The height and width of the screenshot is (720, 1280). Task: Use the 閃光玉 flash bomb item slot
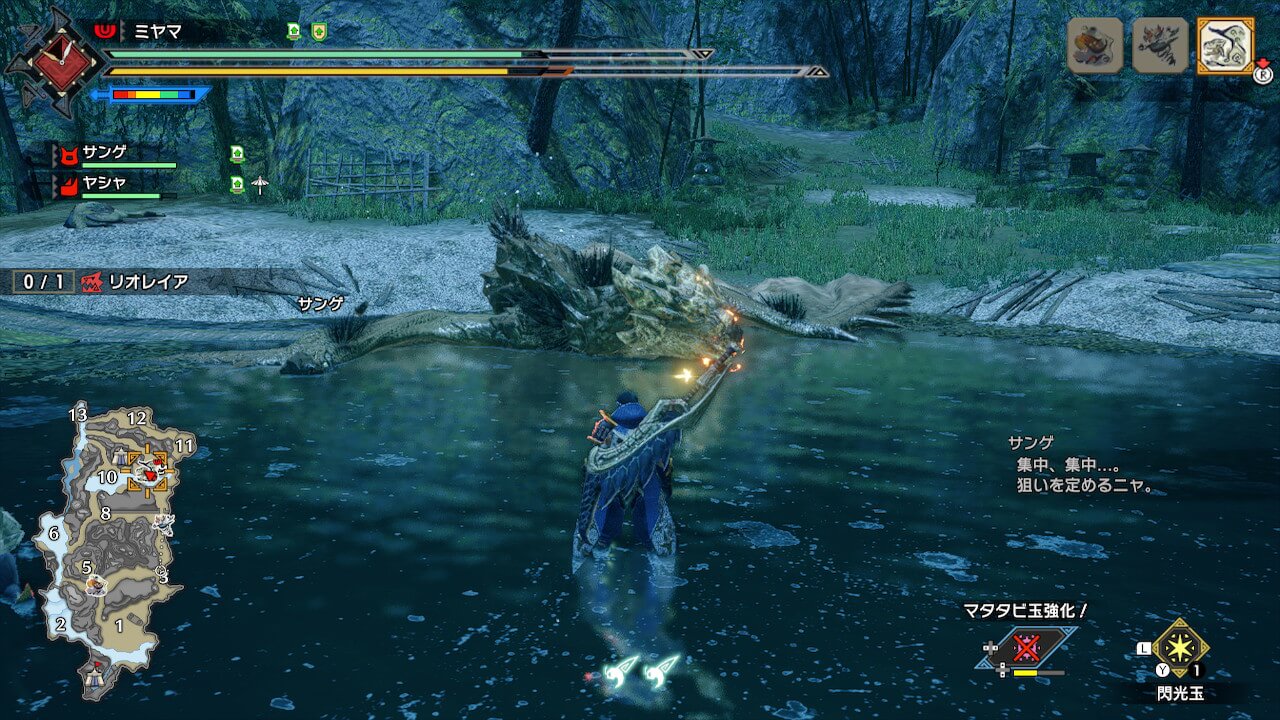[x=1181, y=649]
